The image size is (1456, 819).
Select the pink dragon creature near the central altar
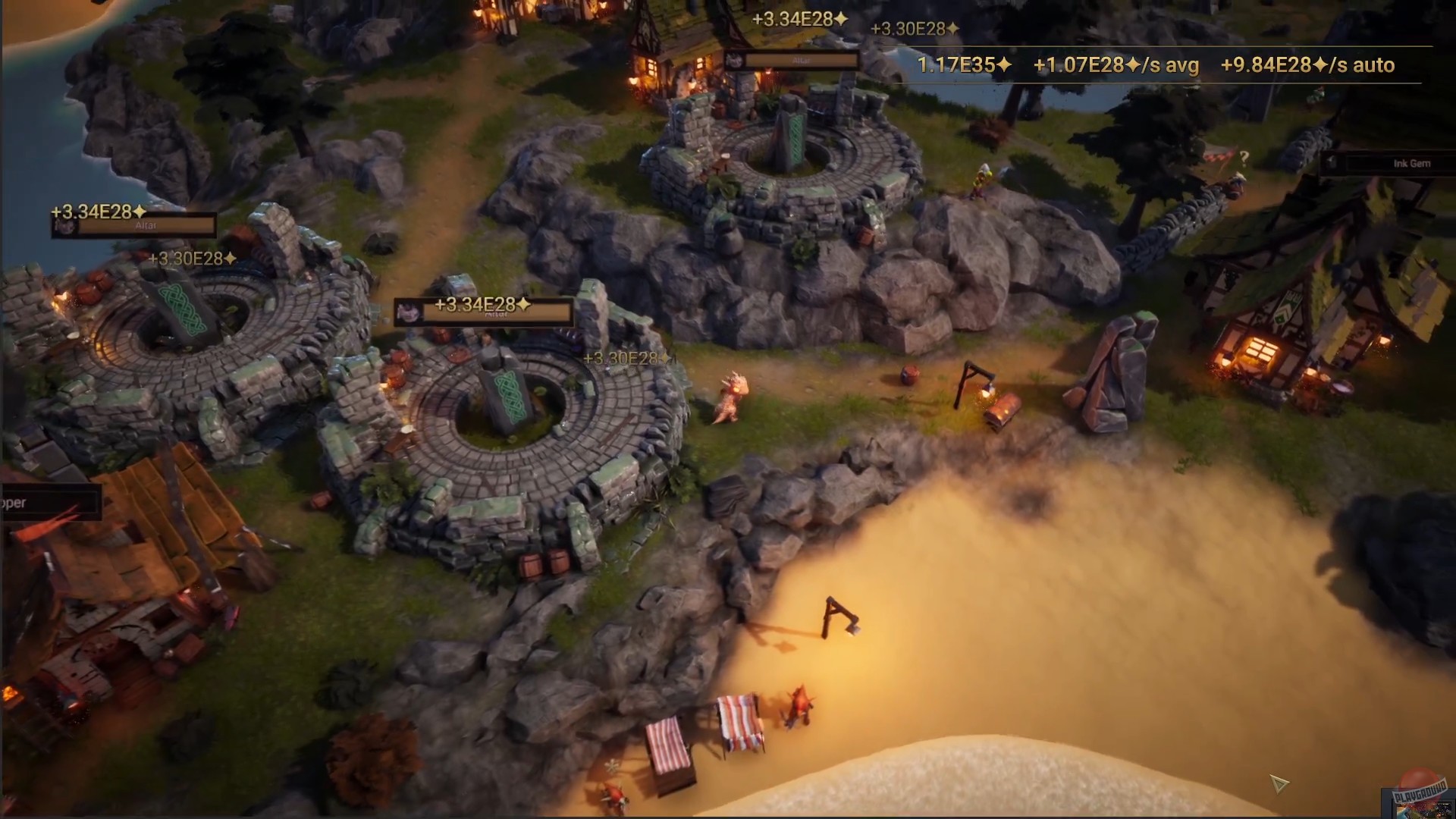pyautogui.click(x=732, y=398)
